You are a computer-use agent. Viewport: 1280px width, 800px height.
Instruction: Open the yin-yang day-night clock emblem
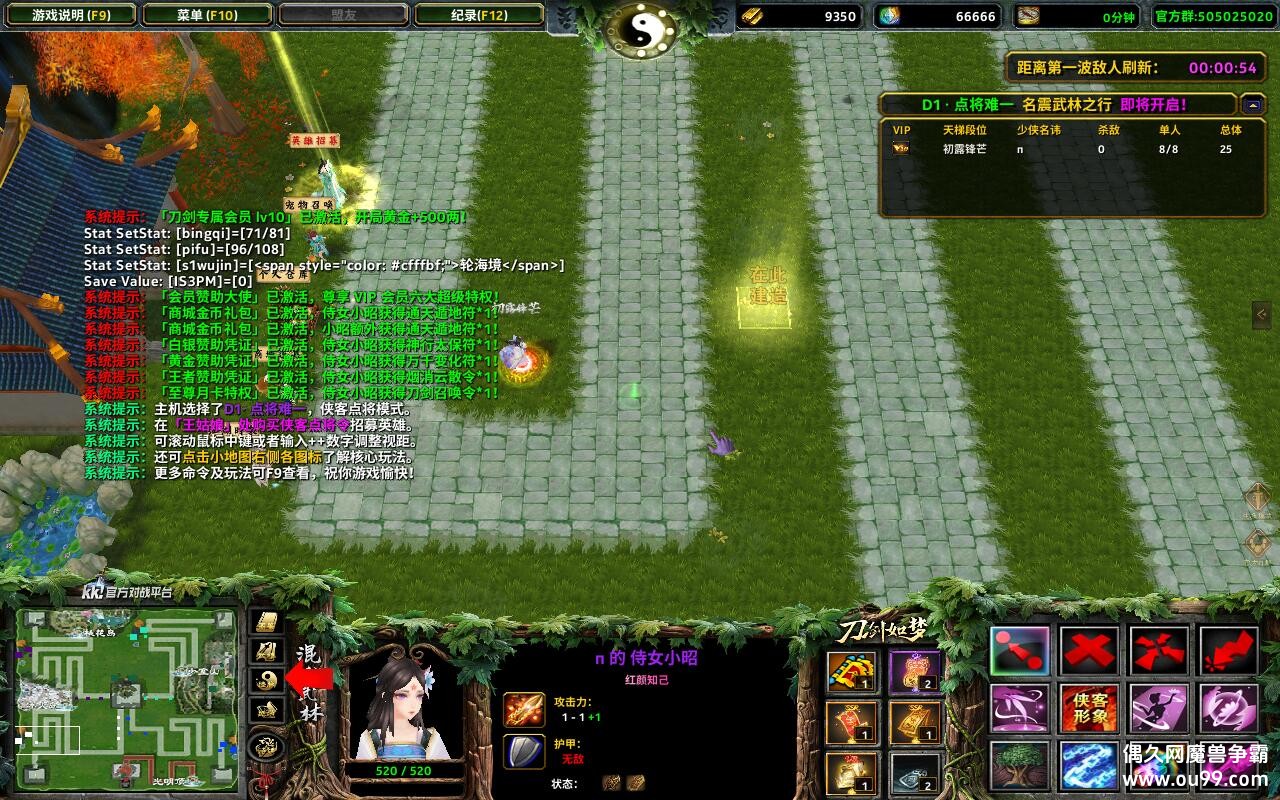point(641,29)
